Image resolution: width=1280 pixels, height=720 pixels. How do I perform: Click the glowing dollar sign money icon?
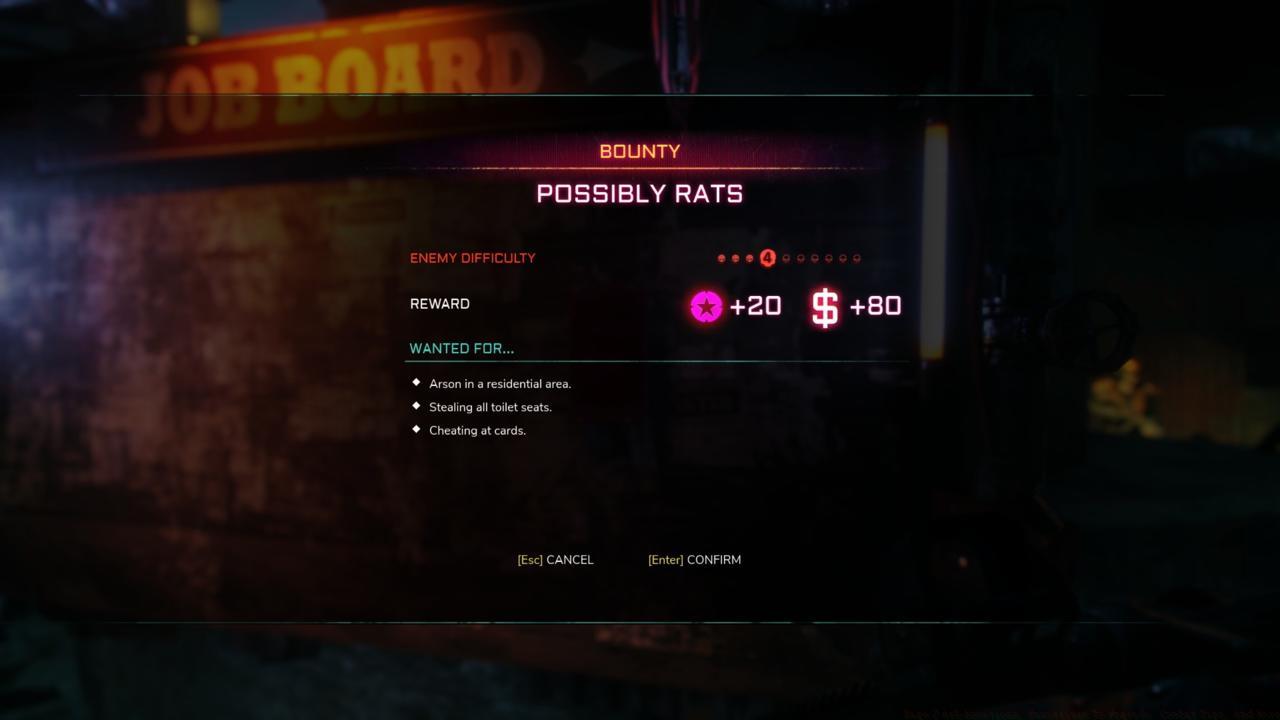click(823, 306)
